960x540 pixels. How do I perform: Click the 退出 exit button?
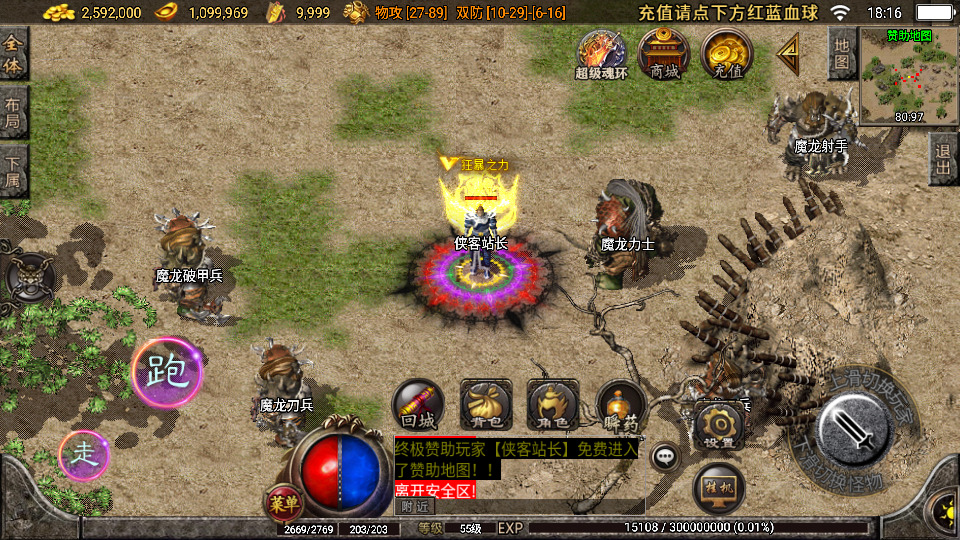943,160
